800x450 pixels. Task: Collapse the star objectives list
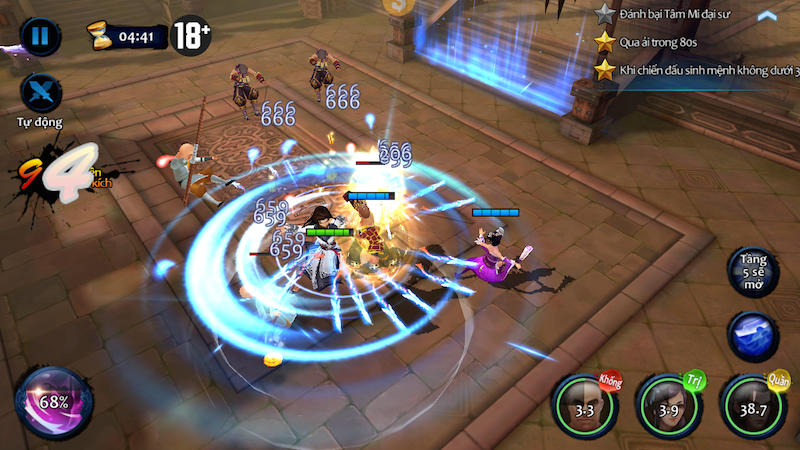pyautogui.click(x=767, y=16)
